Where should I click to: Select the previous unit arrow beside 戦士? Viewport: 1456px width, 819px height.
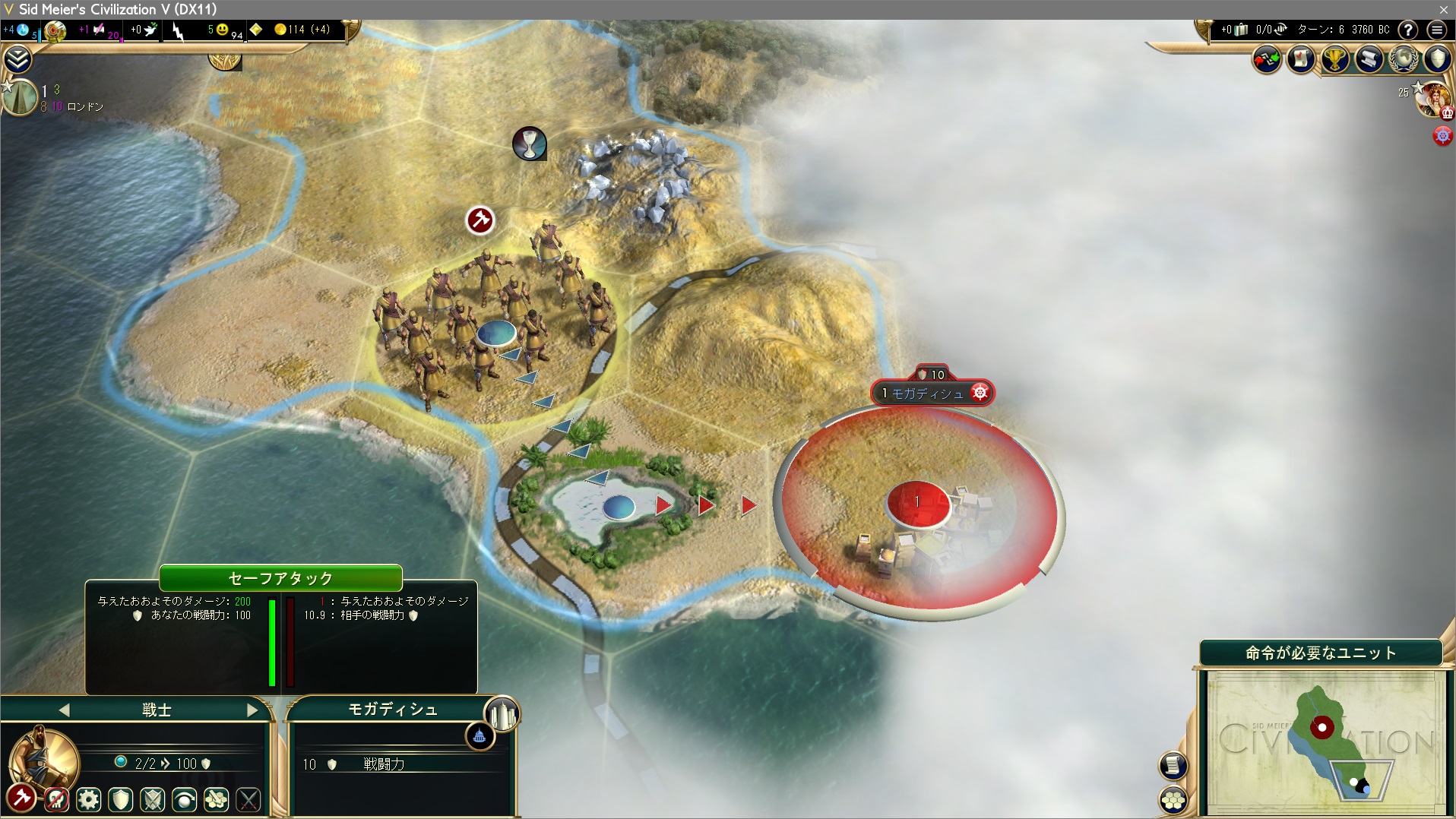(x=64, y=710)
